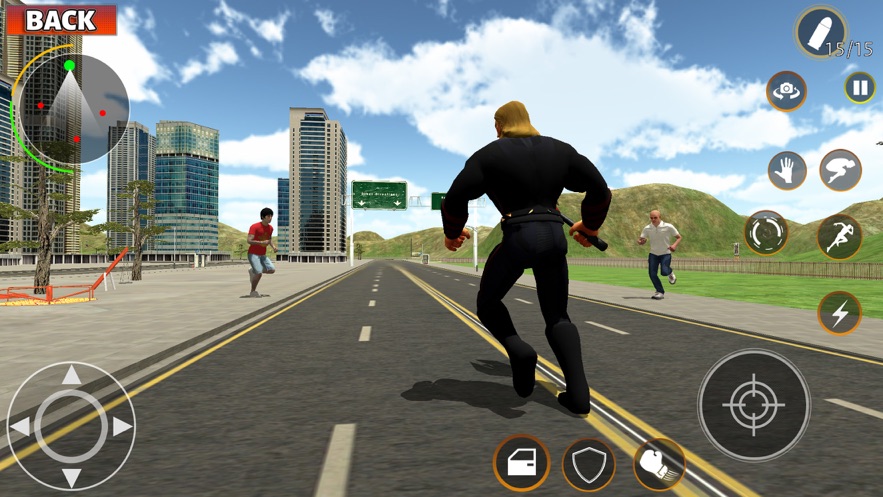Screen dimensions: 883x497
Task: Tap the car door enter button
Action: click(521, 462)
